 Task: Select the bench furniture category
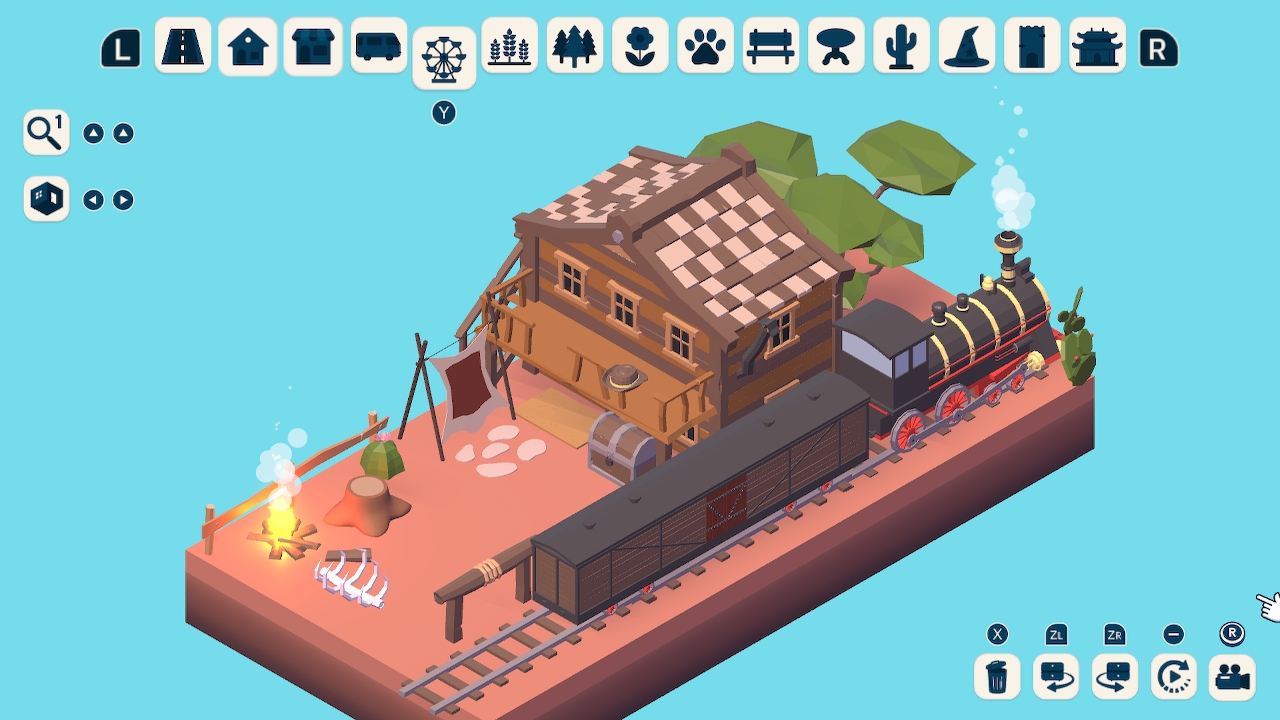770,45
